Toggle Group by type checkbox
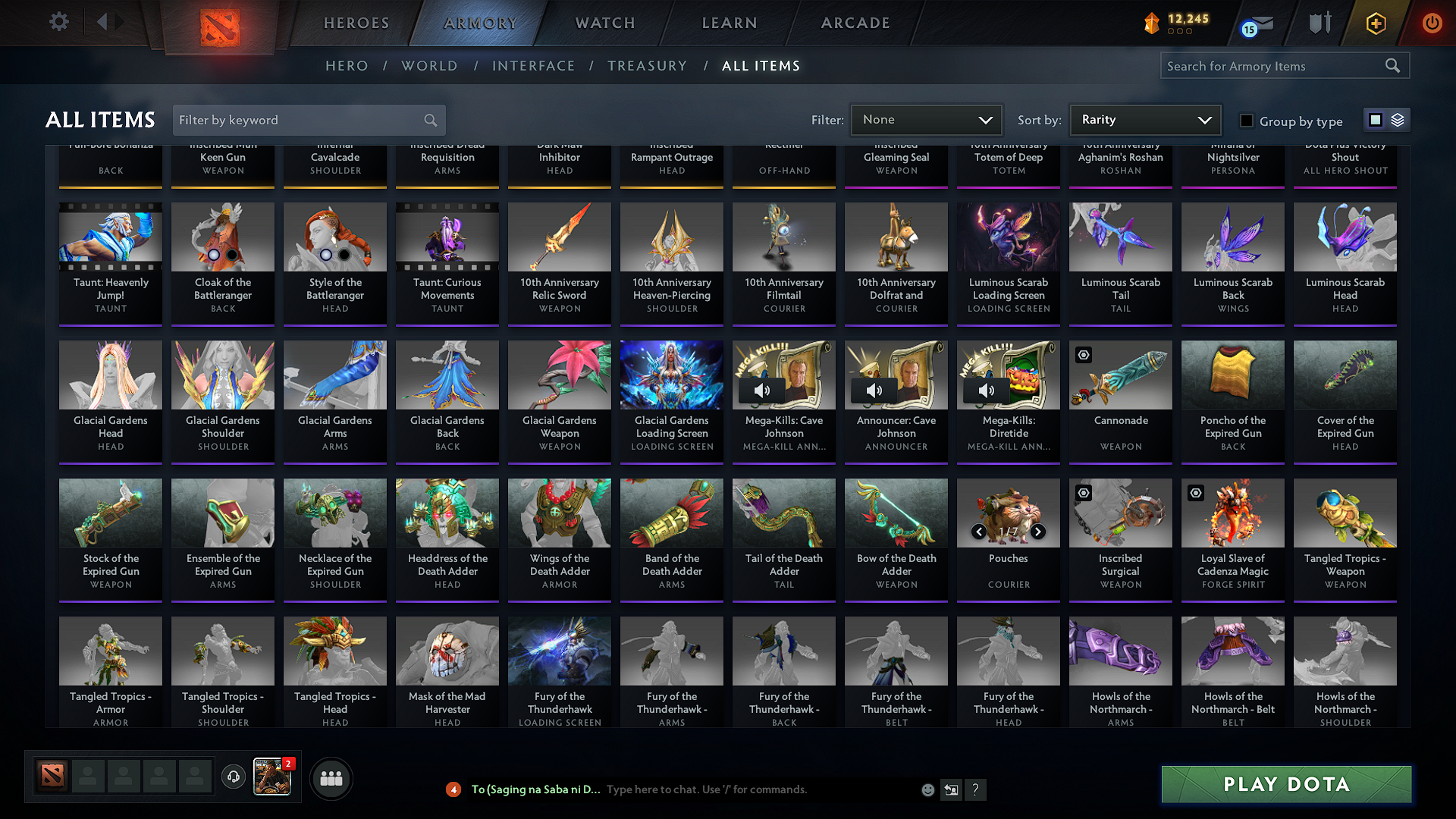Image resolution: width=1456 pixels, height=819 pixels. coord(1246,121)
